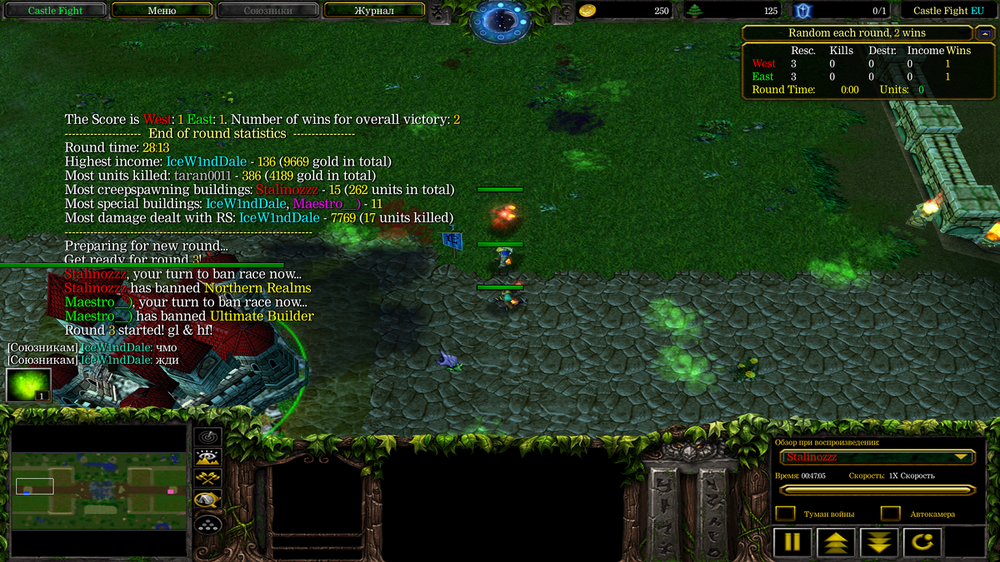Open the Союзники allies menu
Viewport: 1000px width, 562px height.
coord(268,11)
